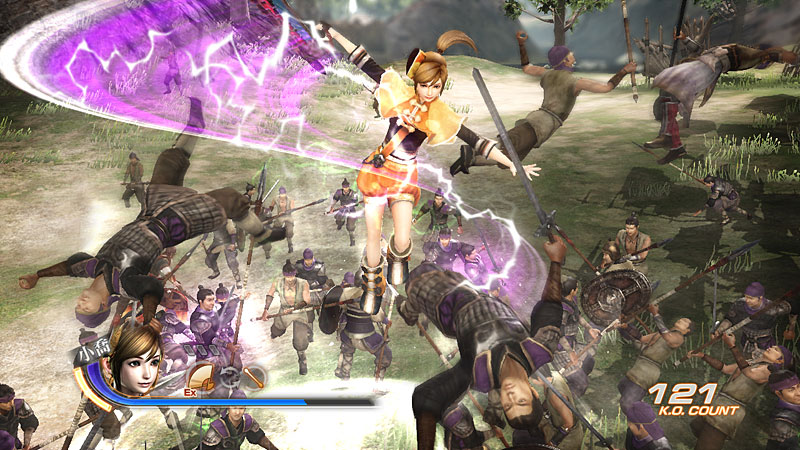Click the weapon swap arrows icon

pyautogui.click(x=229, y=378)
